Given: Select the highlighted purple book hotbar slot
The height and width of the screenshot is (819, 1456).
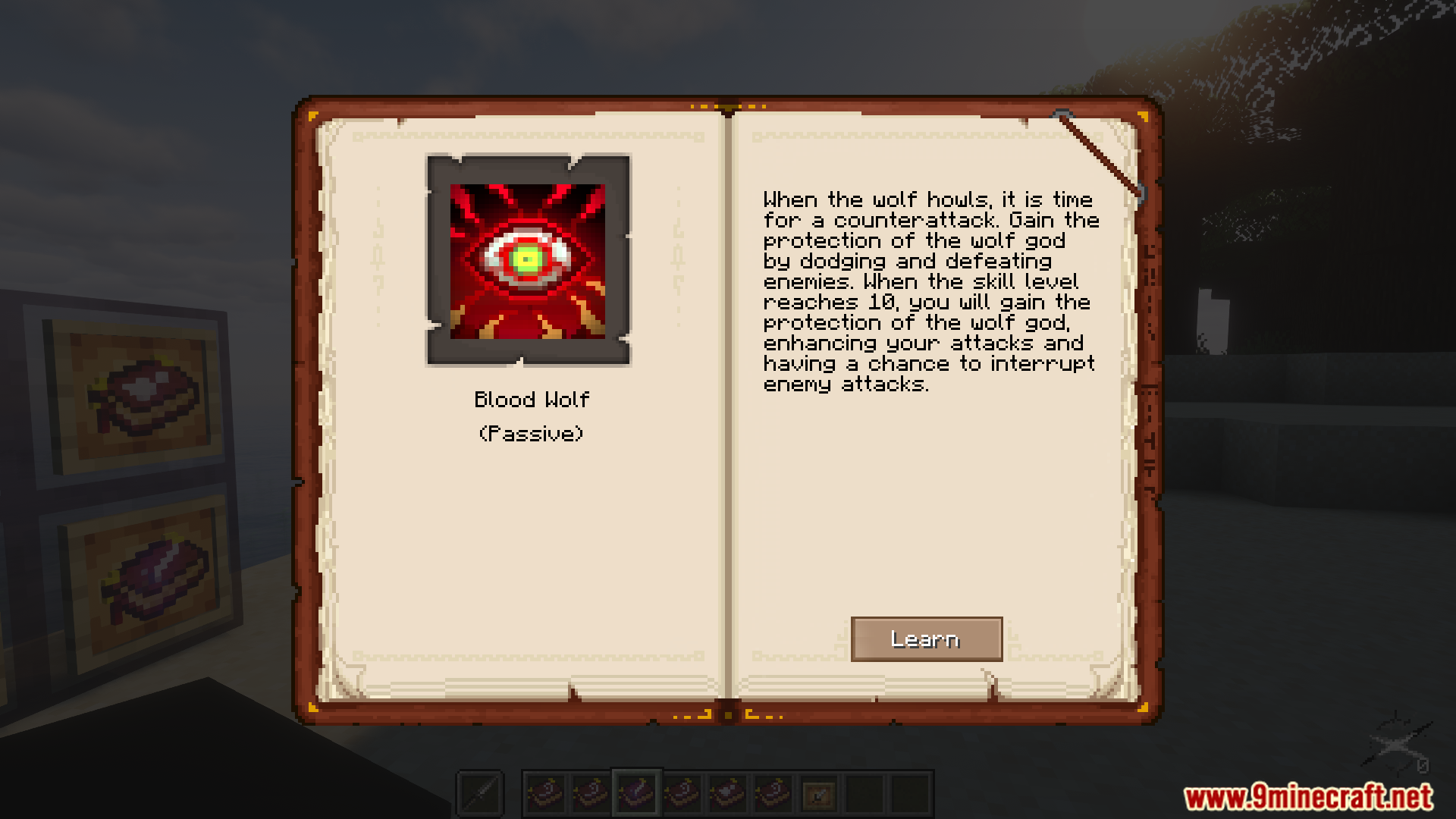Looking at the screenshot, I should 636,794.
